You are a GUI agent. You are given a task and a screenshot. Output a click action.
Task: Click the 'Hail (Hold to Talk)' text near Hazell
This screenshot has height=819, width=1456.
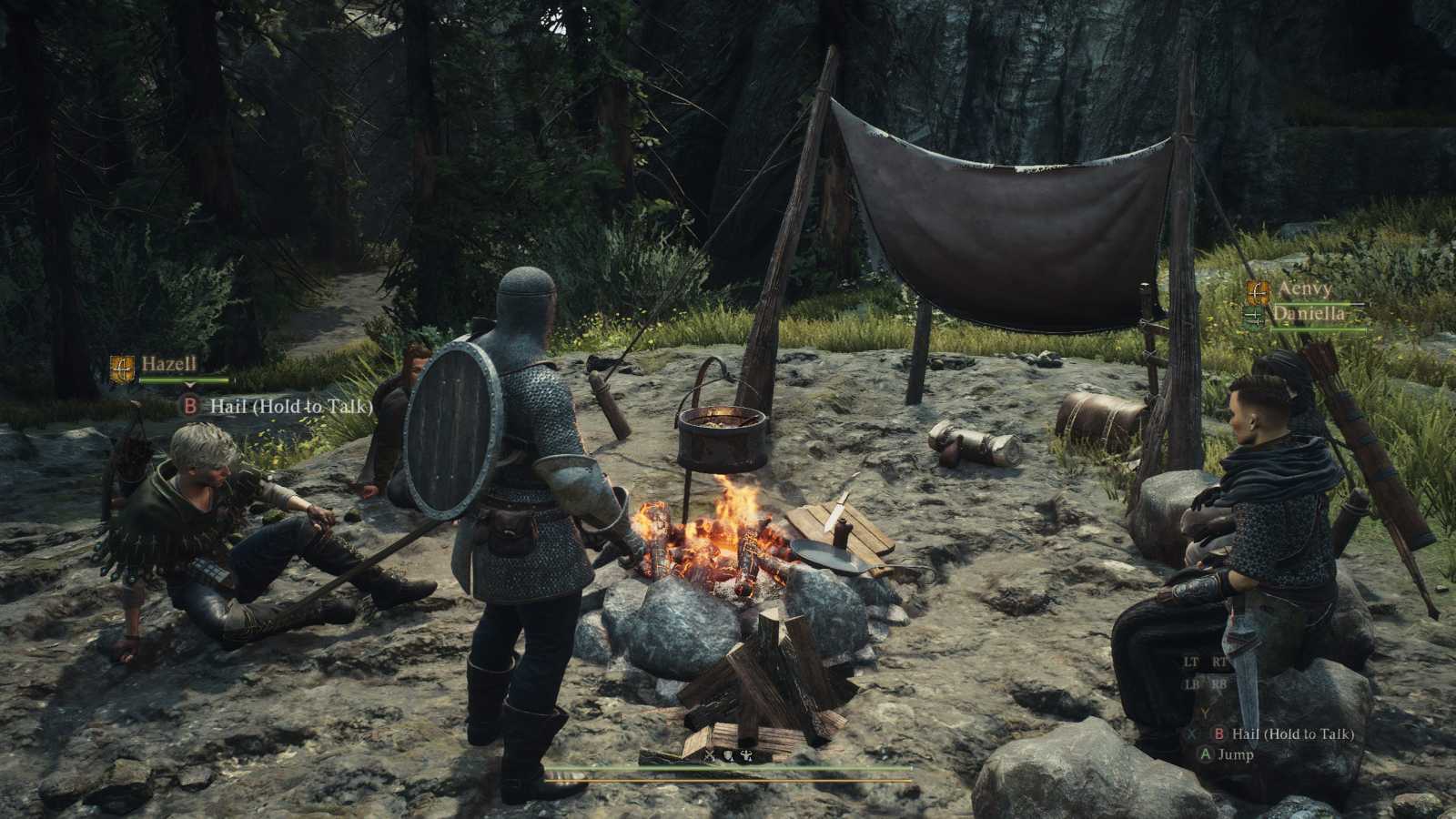(x=290, y=406)
